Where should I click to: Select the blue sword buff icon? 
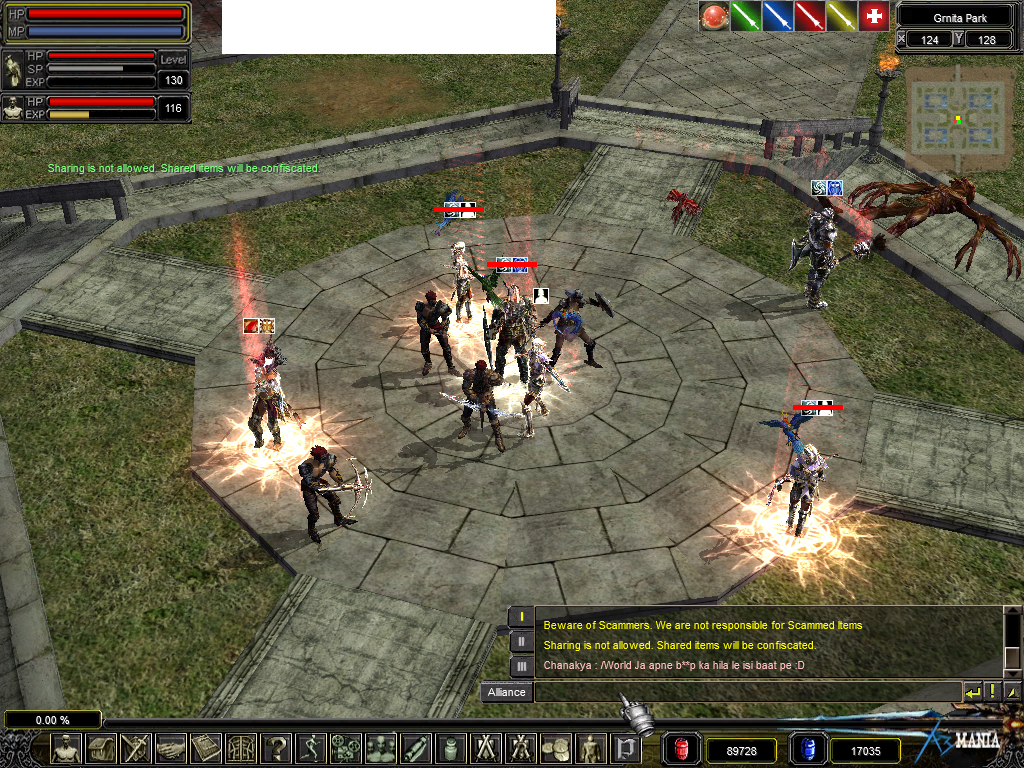778,16
